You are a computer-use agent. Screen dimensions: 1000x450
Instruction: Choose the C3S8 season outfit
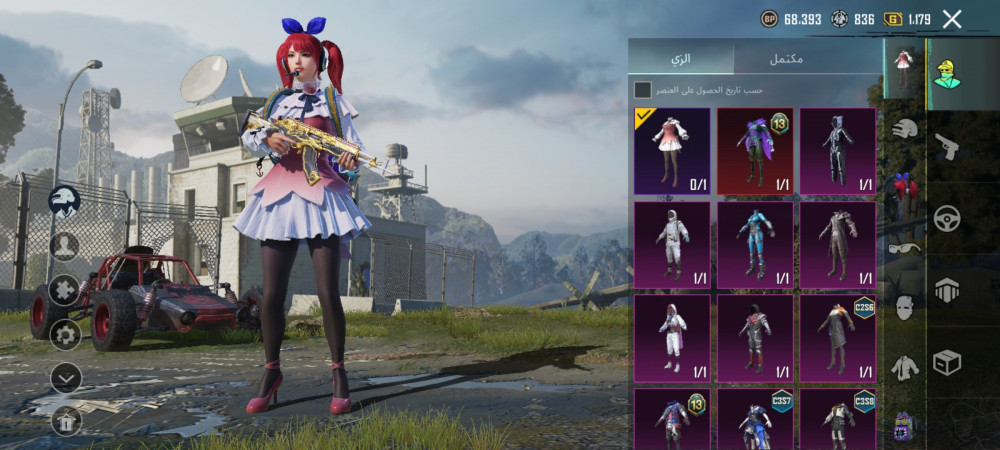pos(838,418)
